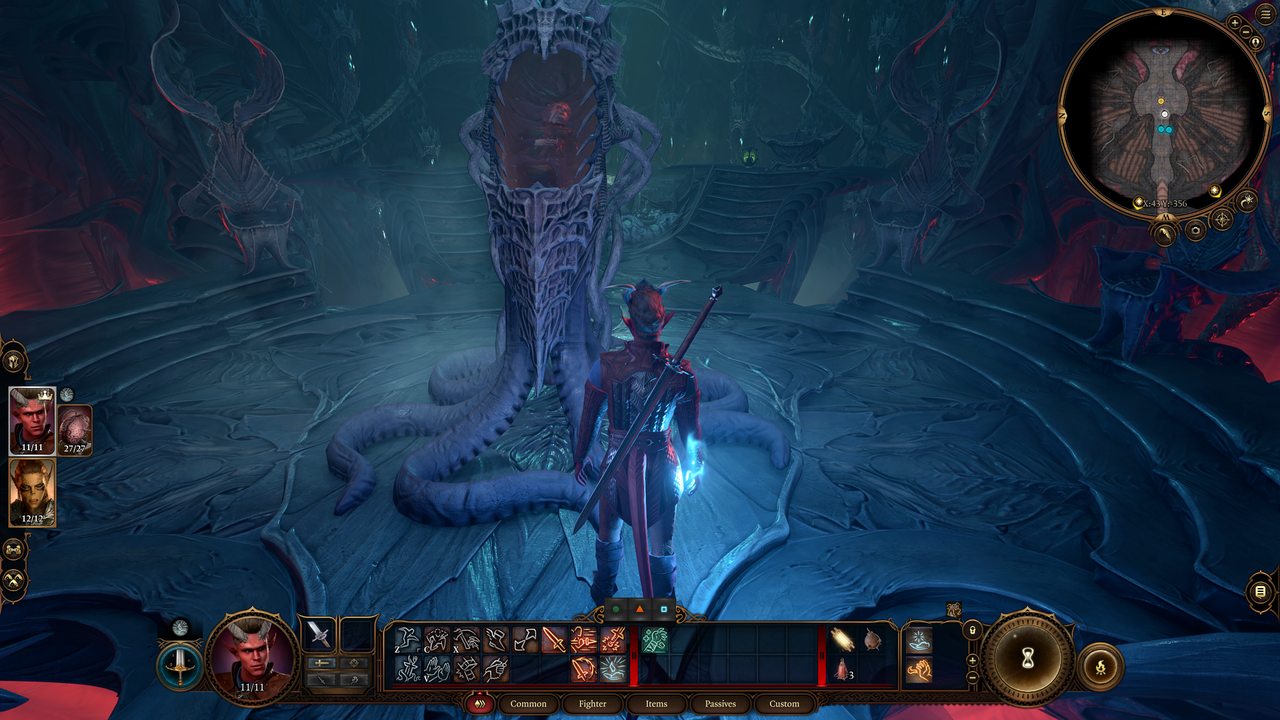The width and height of the screenshot is (1280, 720).
Task: Click the green circle action filter
Action: pos(616,608)
